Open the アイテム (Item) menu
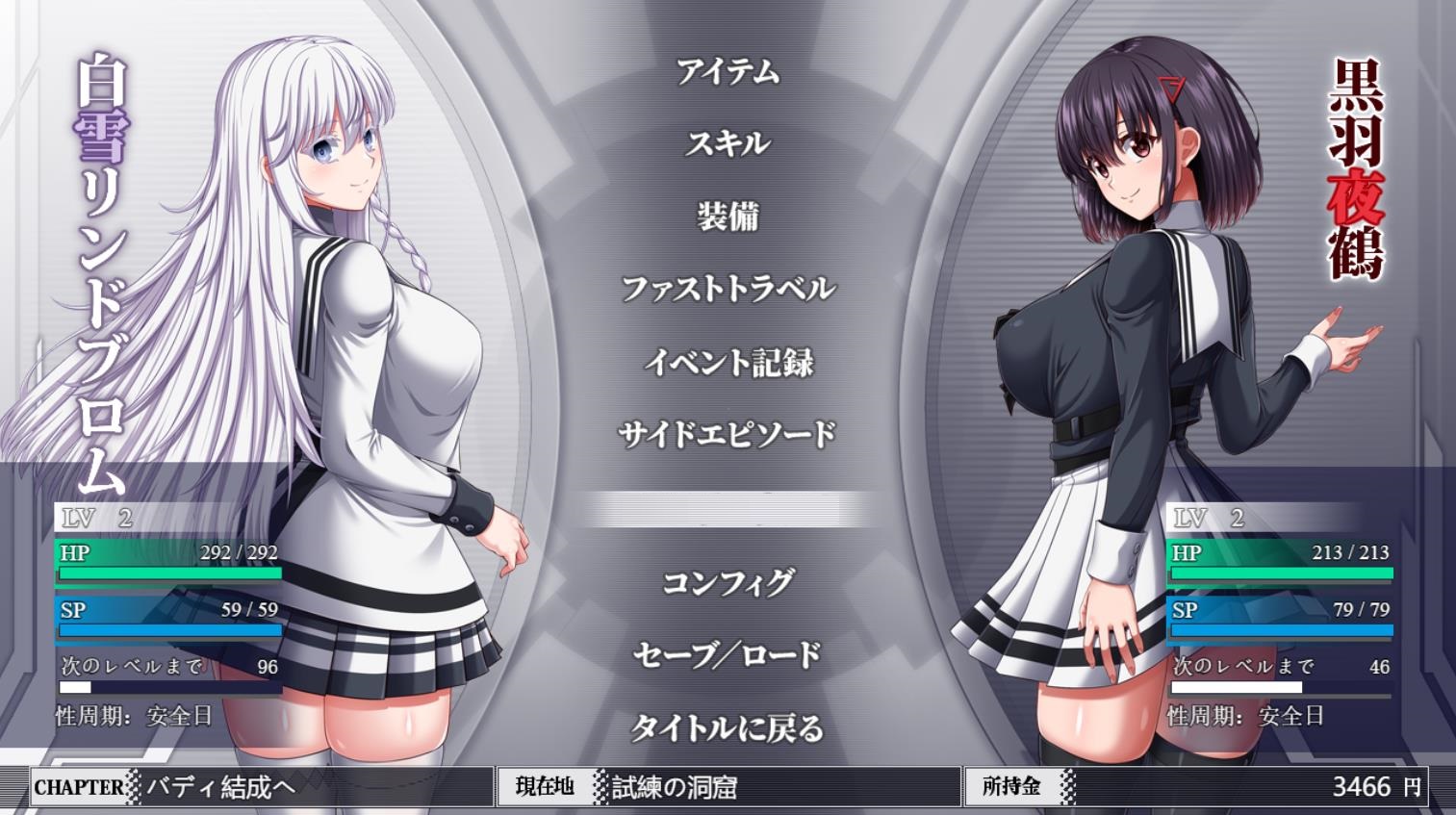 (728, 71)
